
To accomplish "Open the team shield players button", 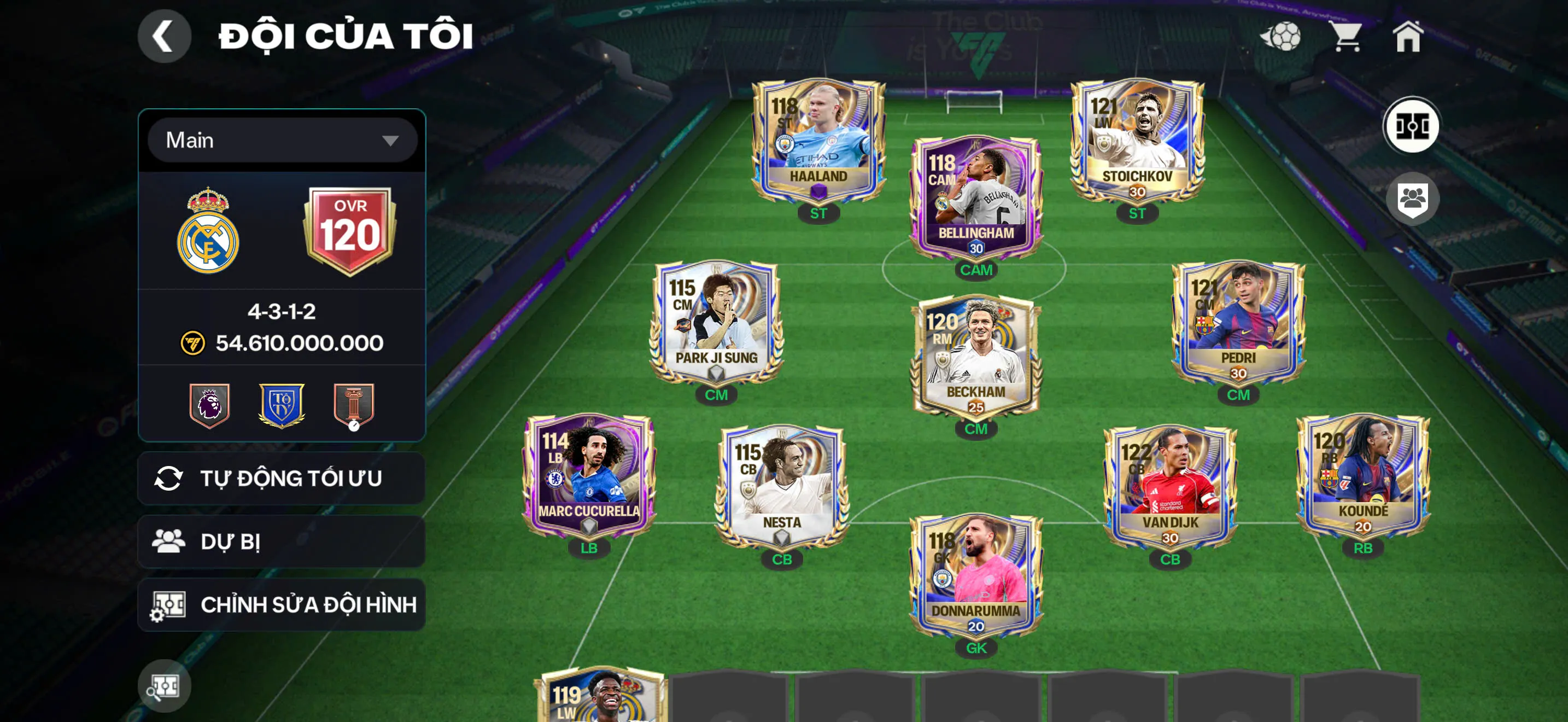I will click(1412, 199).
